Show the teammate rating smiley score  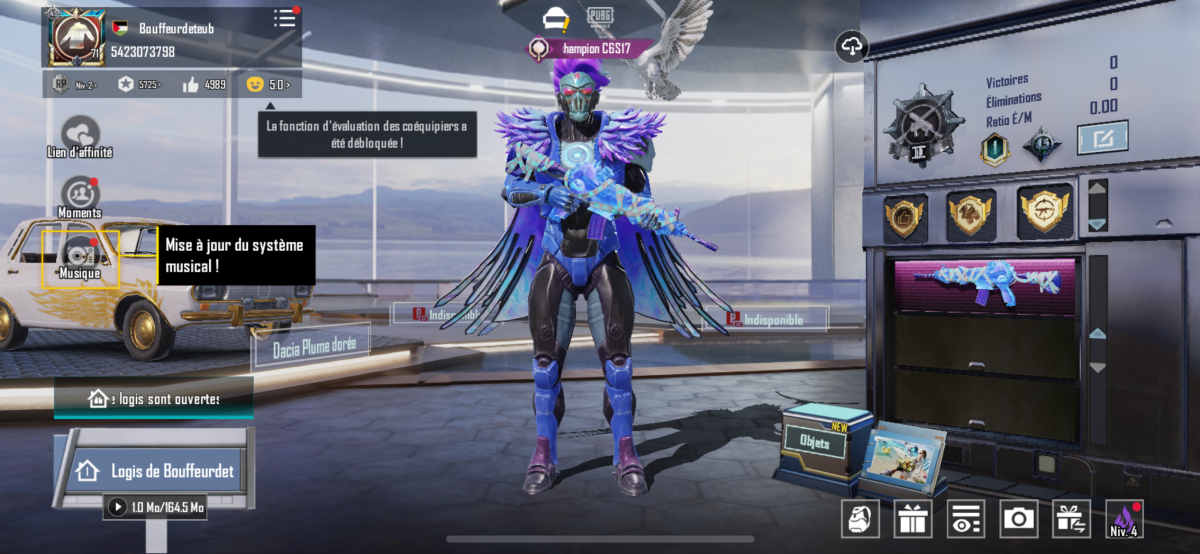(270, 84)
